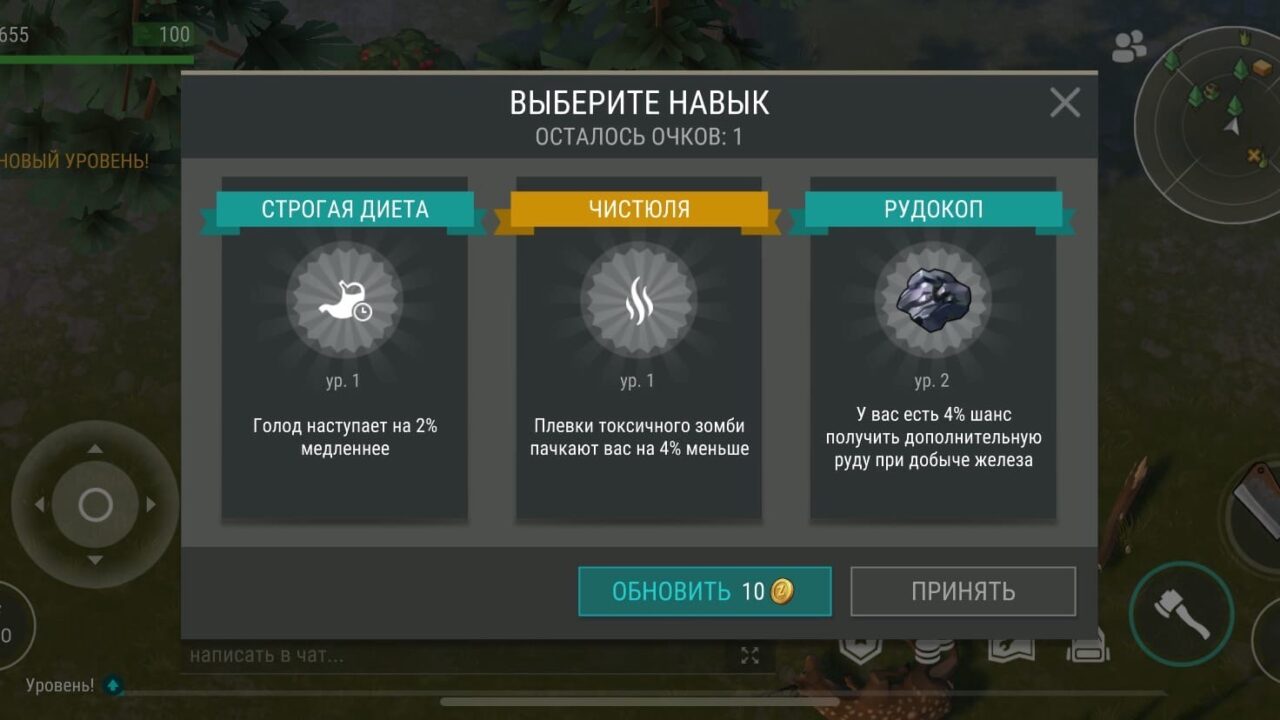Select the Строгая диета stomach skill icon
The width and height of the screenshot is (1280, 720).
point(344,303)
